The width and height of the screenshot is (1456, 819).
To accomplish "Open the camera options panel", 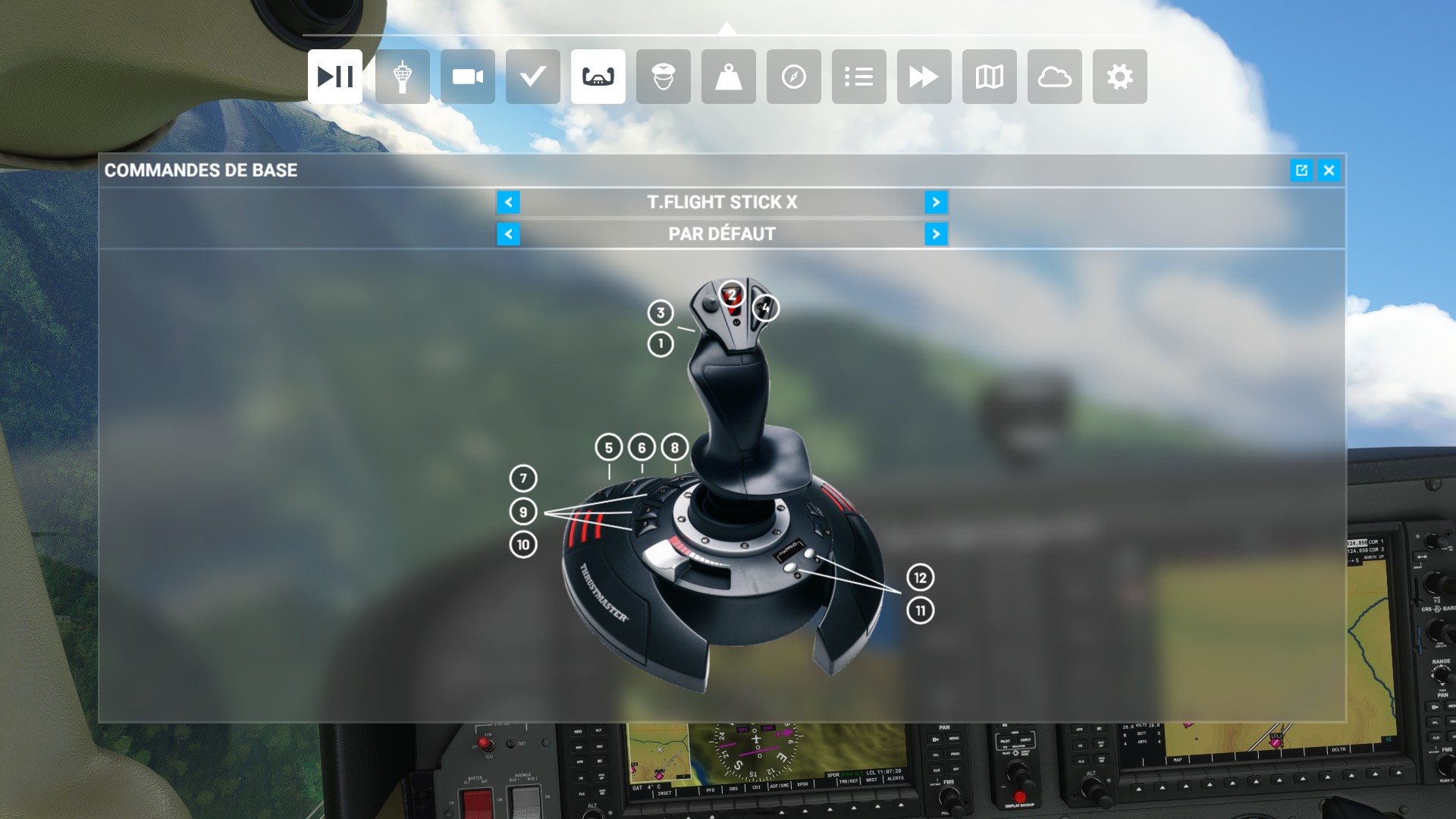I will 467,77.
